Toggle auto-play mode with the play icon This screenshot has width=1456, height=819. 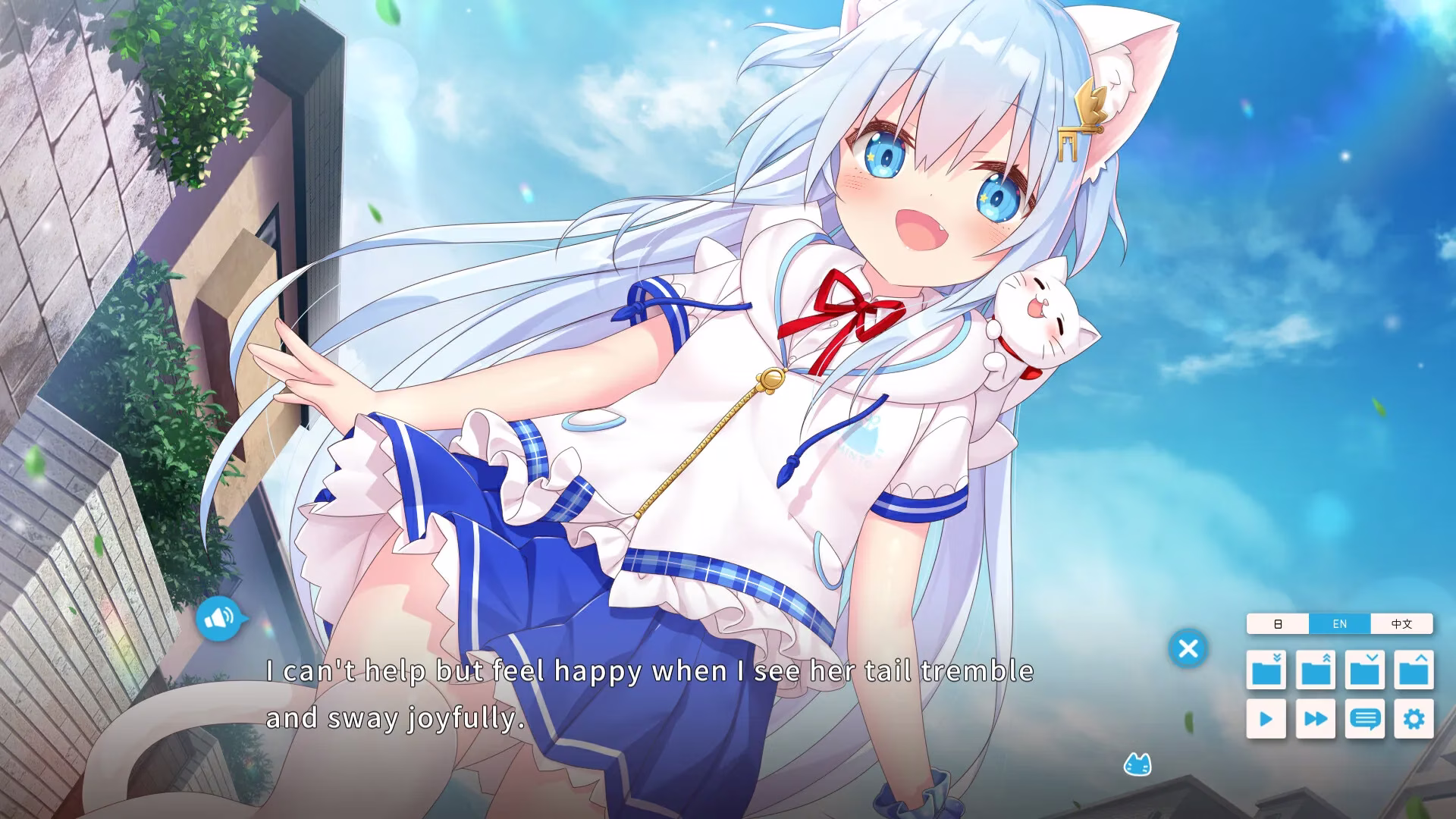coord(1265,719)
